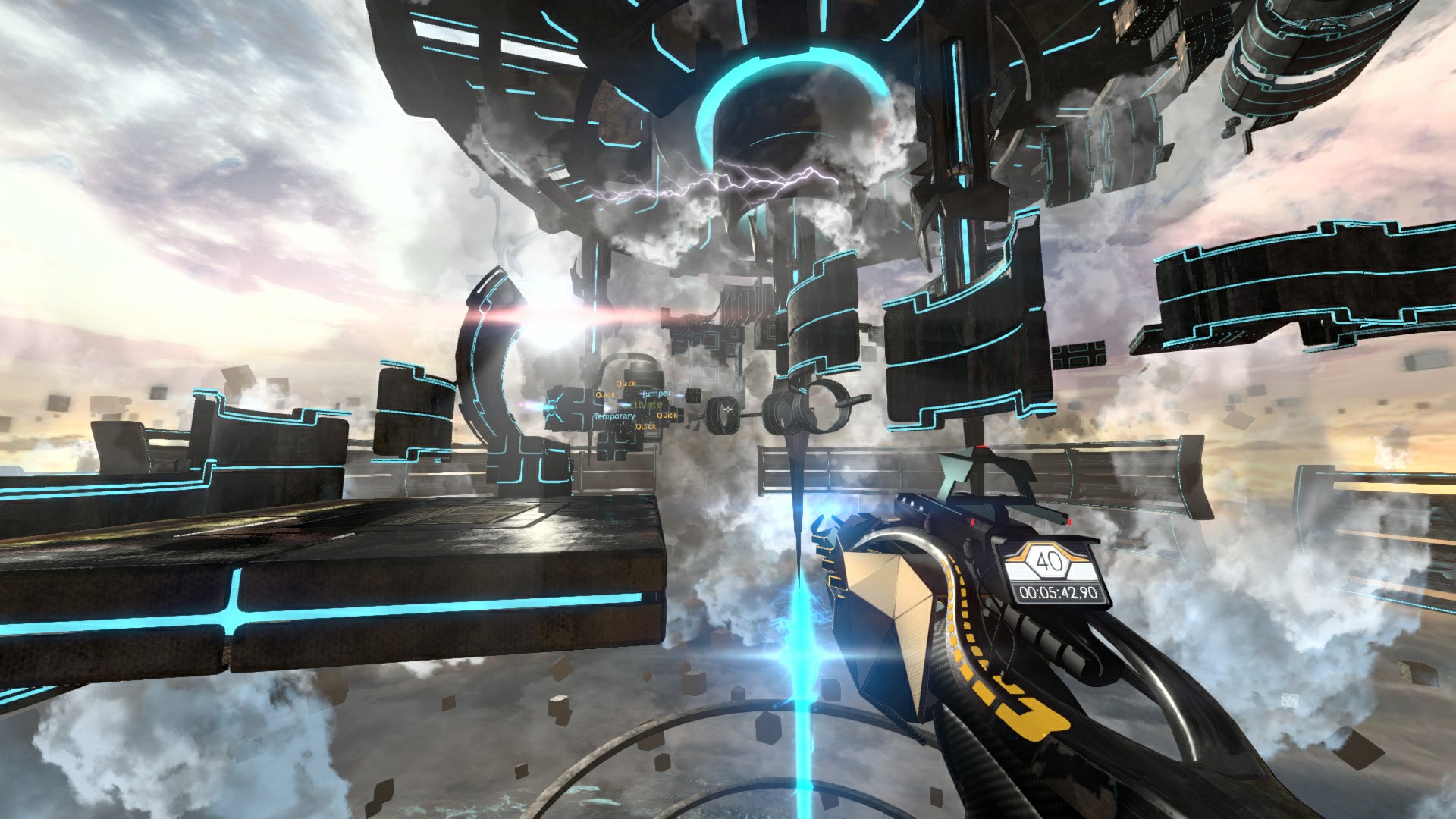Screen dimensions: 1456x819
Task: Select the bottom Quick label below Activate
Action: point(646,426)
